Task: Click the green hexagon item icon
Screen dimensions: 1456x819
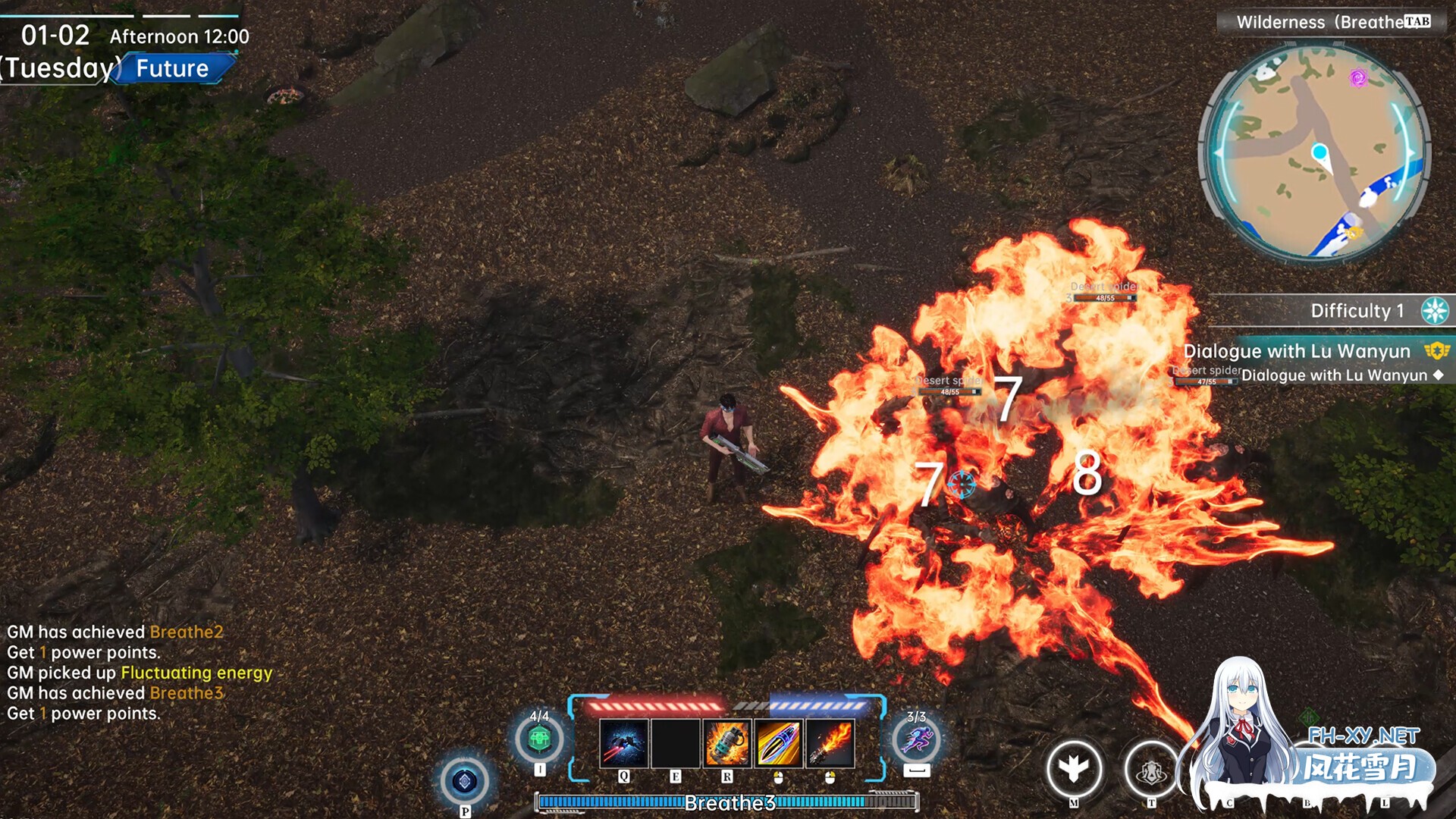Action: point(539,739)
